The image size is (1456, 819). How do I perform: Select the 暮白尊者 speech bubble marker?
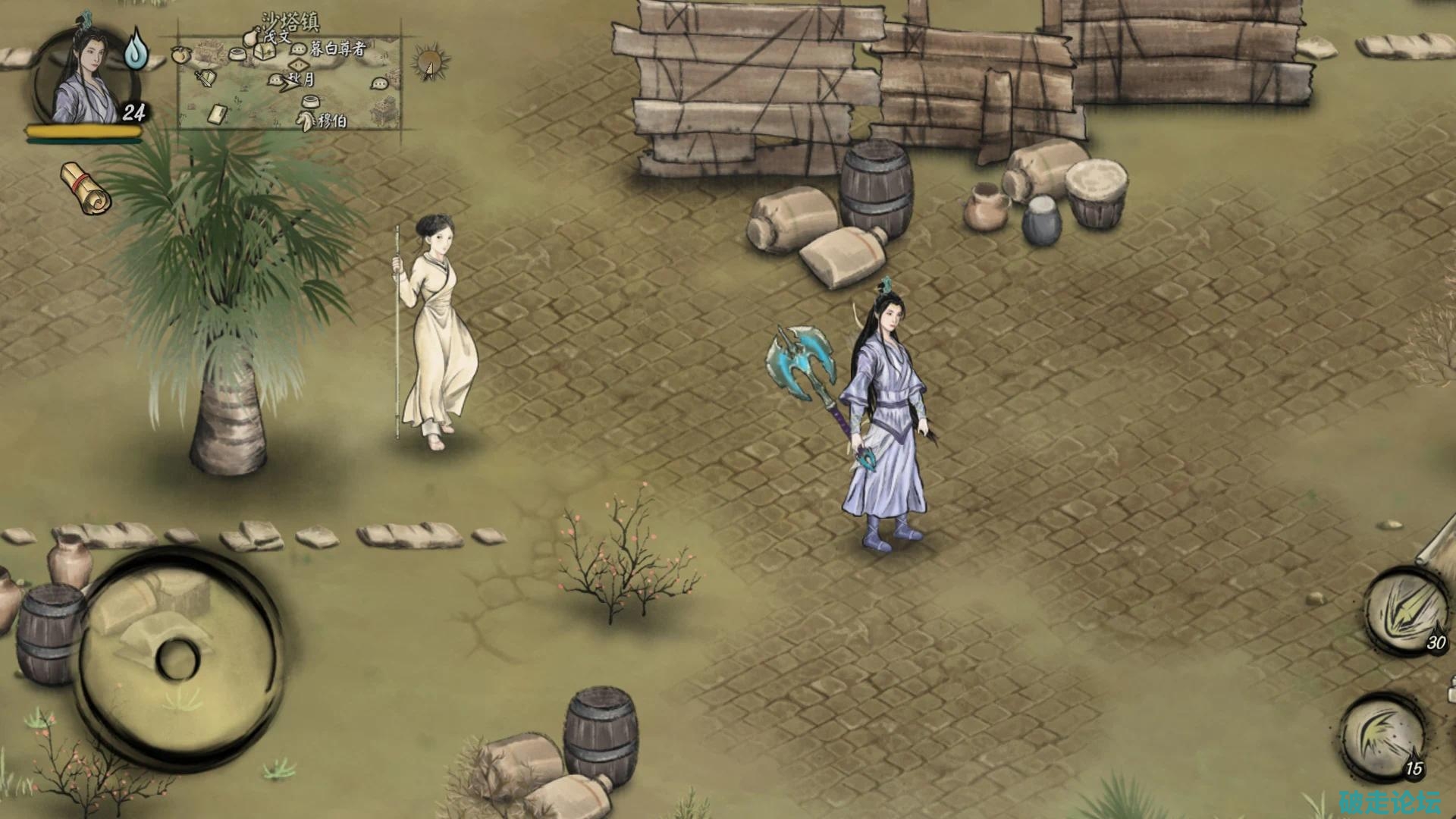(x=299, y=49)
